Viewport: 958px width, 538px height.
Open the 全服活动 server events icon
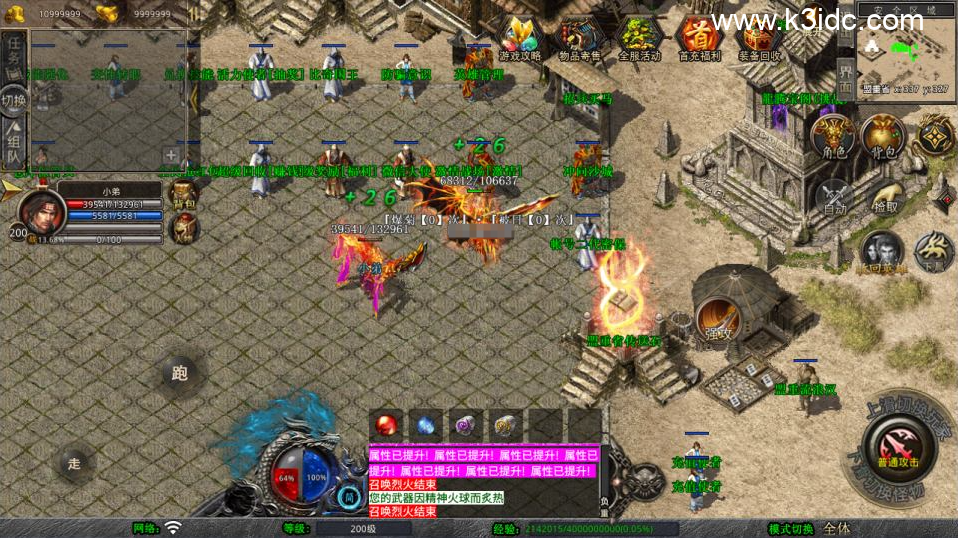640,40
